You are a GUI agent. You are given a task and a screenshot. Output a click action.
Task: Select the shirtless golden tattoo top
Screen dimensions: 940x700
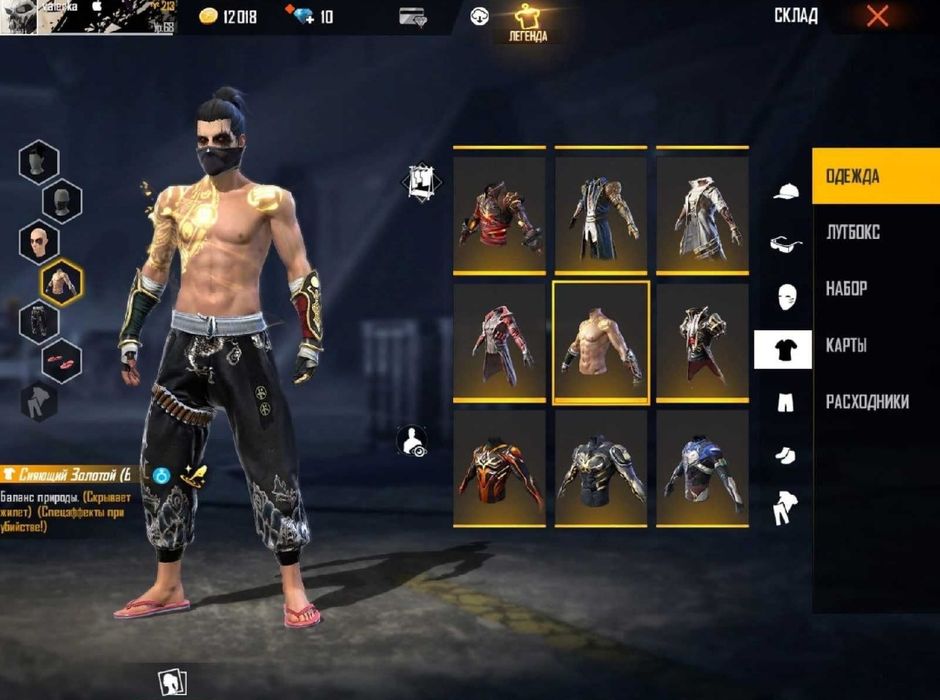[x=600, y=342]
